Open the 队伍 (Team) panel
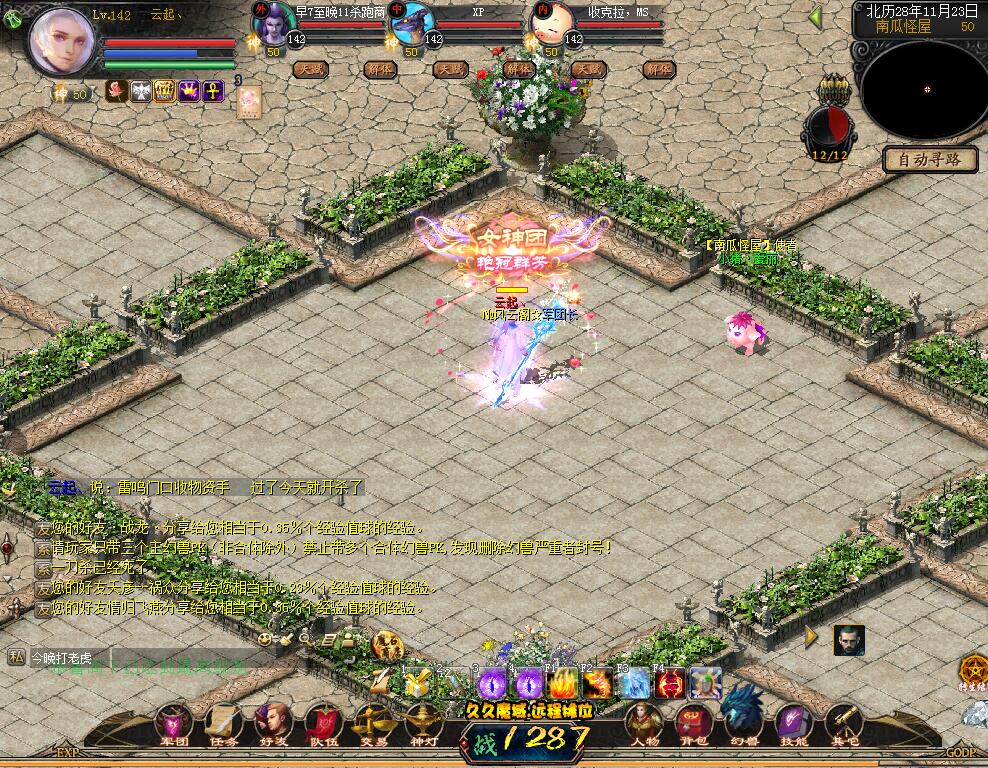This screenshot has width=988, height=768. (x=323, y=723)
